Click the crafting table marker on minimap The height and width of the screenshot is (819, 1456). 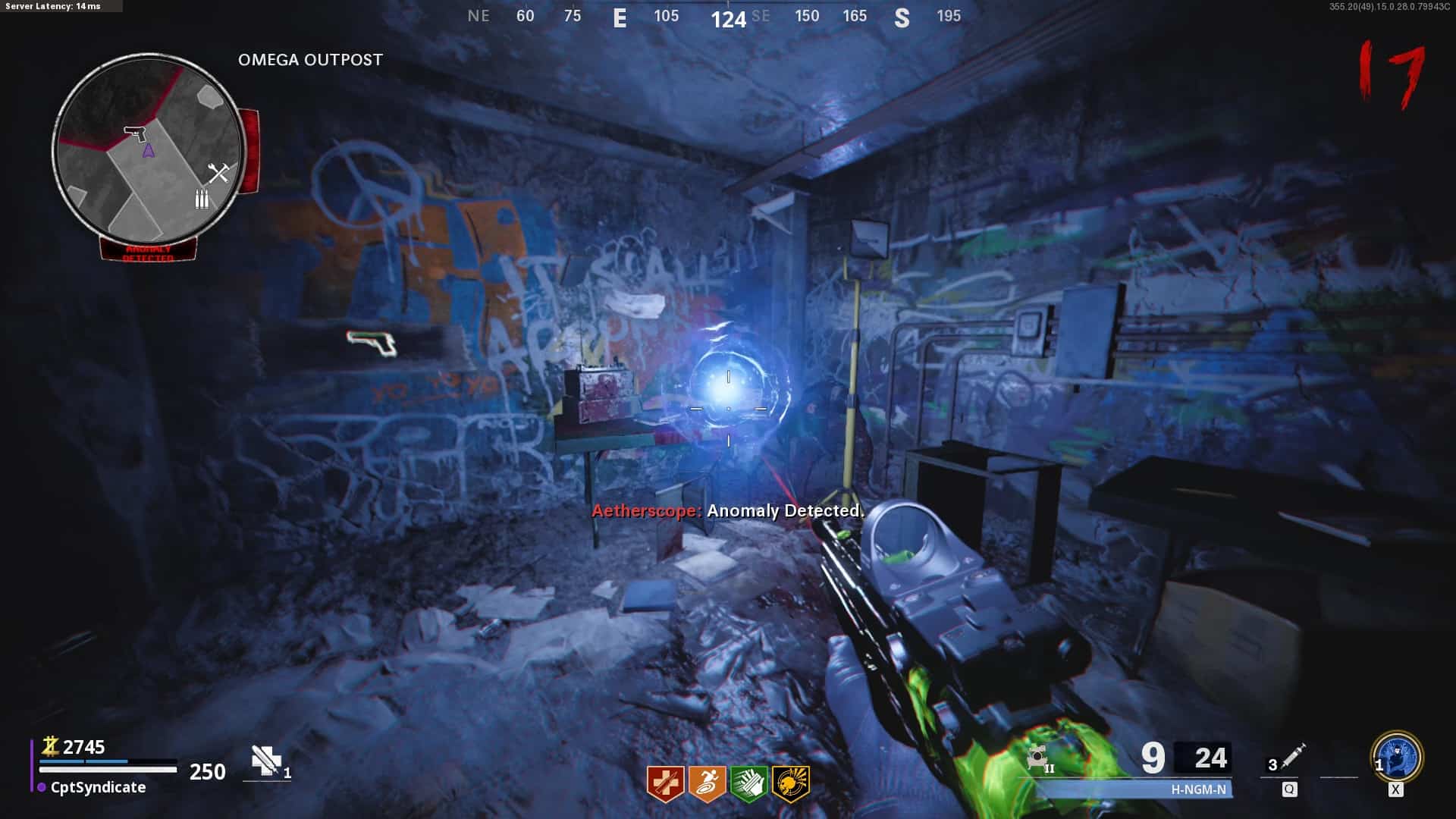tap(218, 174)
